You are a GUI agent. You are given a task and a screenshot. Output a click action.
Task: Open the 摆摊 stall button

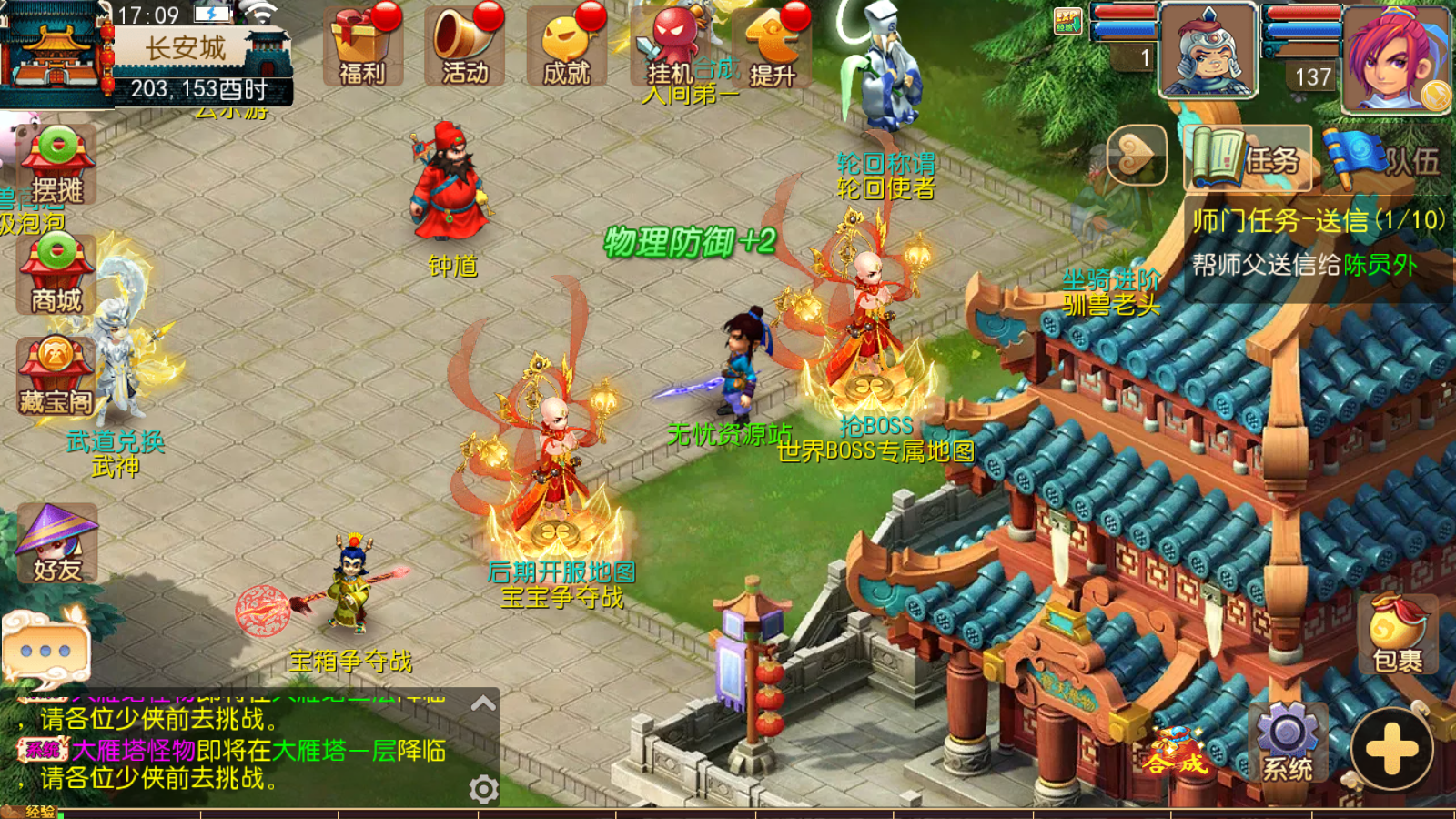(56, 166)
